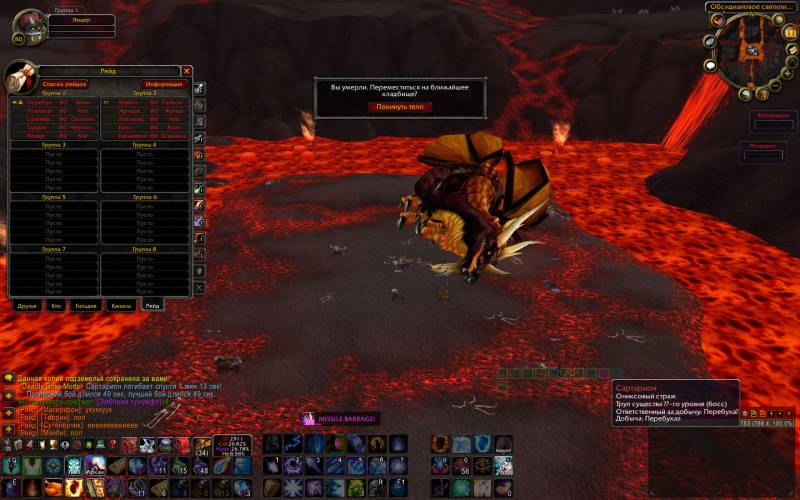
Task: Open the "Список рейдов" raid list
Action: click(64, 85)
